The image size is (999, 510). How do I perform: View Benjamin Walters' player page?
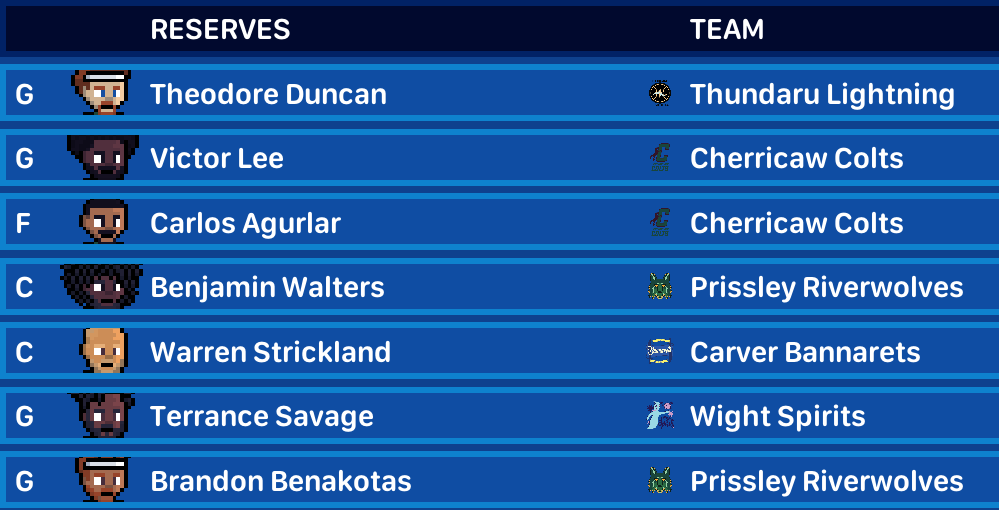(267, 288)
